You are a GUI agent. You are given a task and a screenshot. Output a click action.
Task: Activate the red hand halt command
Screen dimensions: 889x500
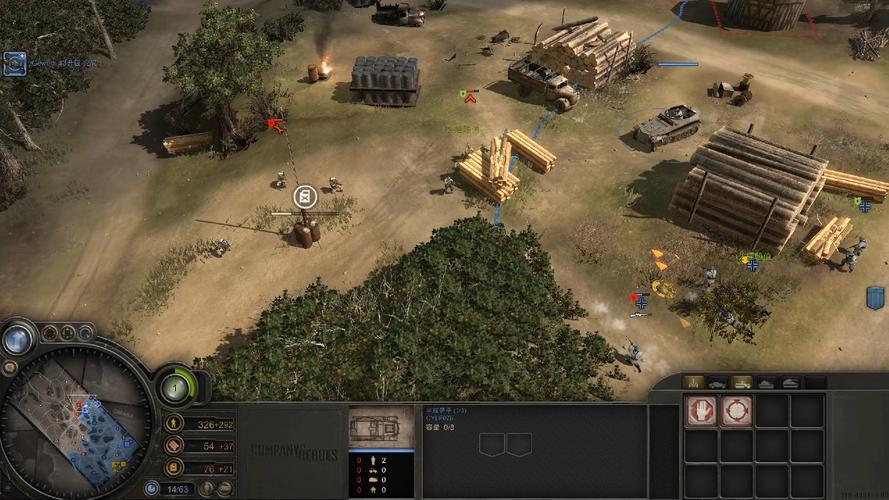(x=700, y=410)
